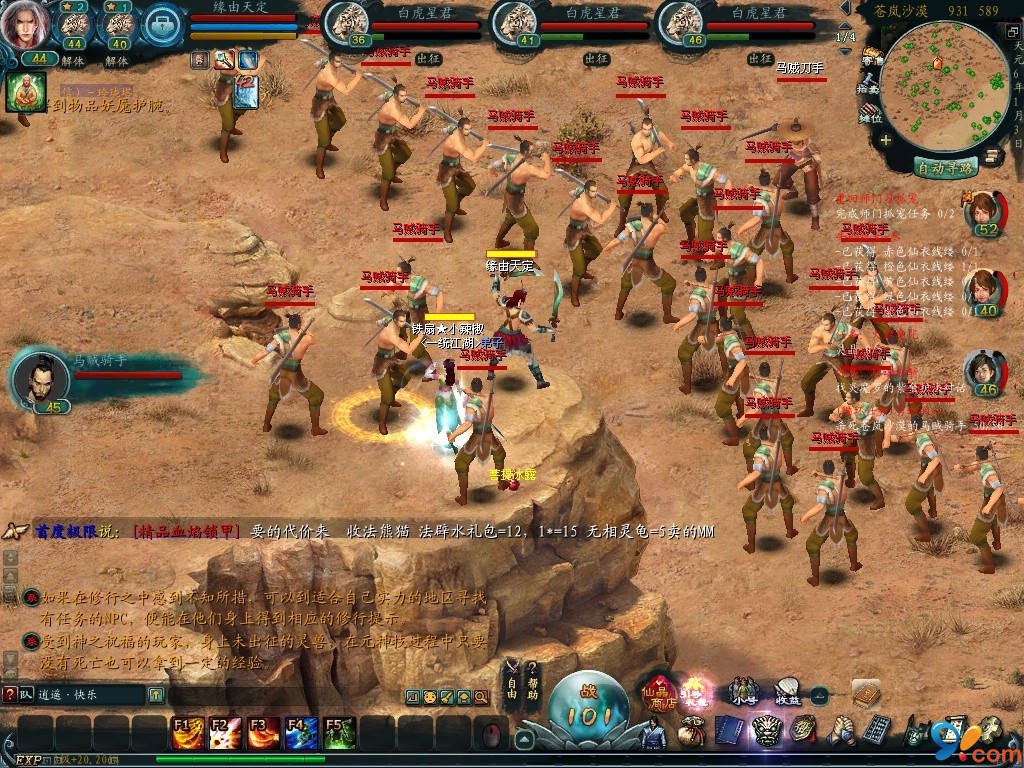
Task: Use the F3 skill slot
Action: 263,733
